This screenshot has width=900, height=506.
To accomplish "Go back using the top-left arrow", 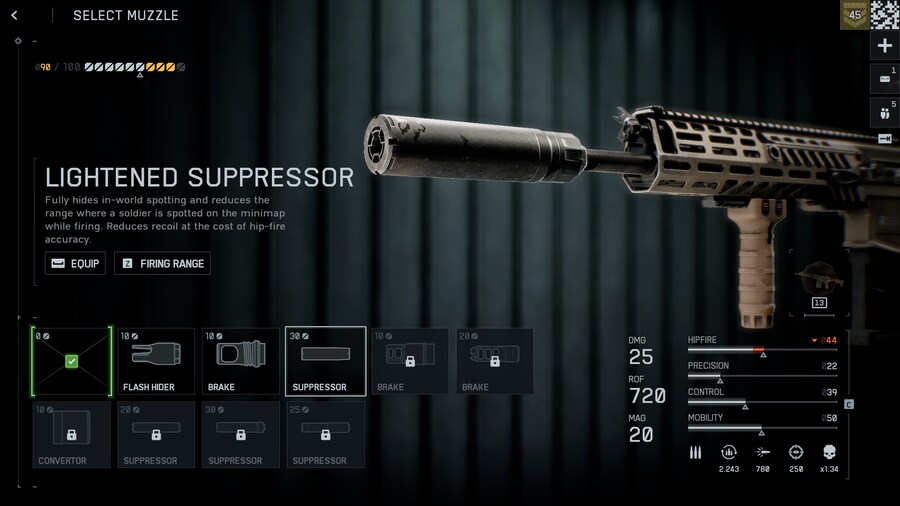I will (x=14, y=15).
